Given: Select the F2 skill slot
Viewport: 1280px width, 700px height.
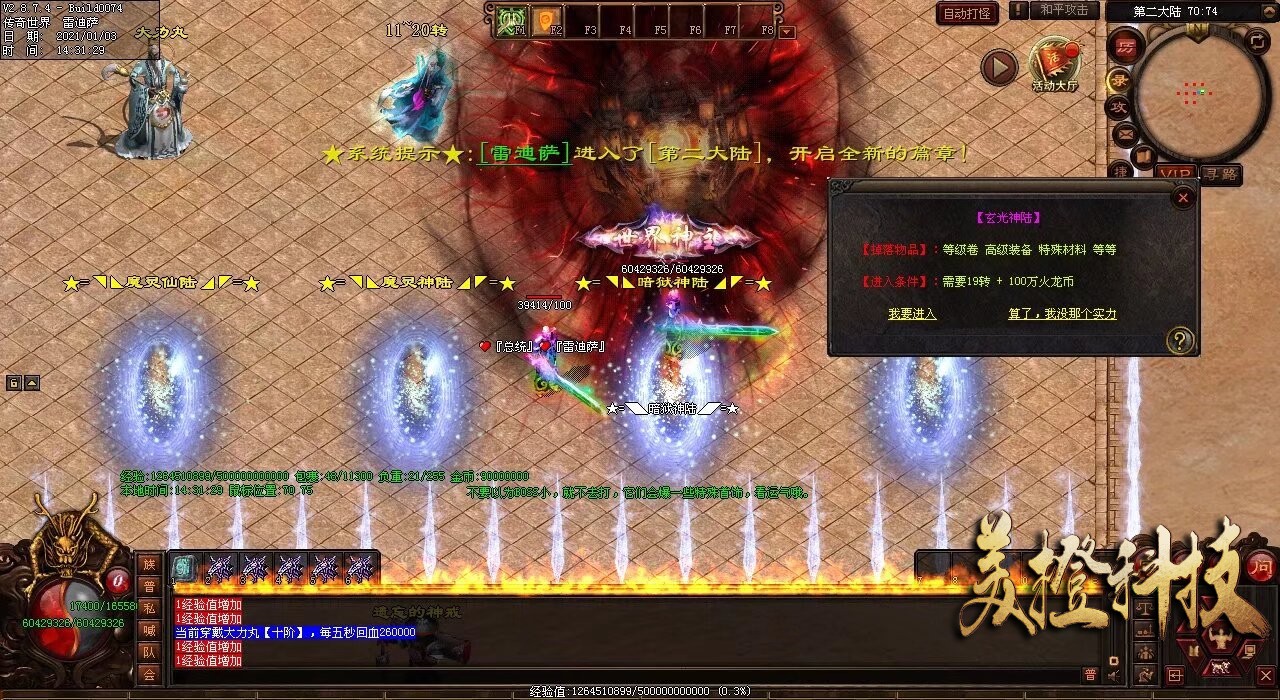Looking at the screenshot, I should (x=547, y=21).
